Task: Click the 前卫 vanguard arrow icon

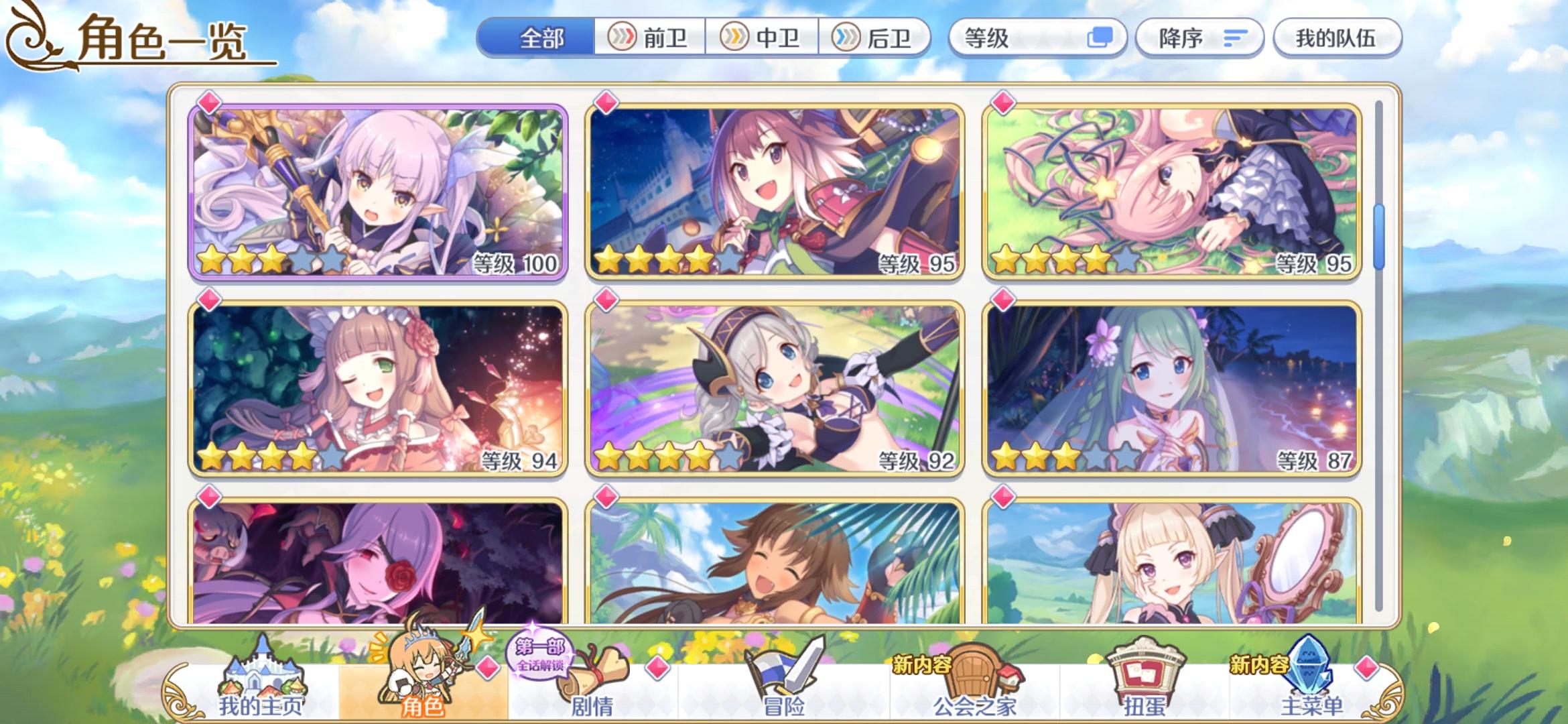Action: pos(623,38)
